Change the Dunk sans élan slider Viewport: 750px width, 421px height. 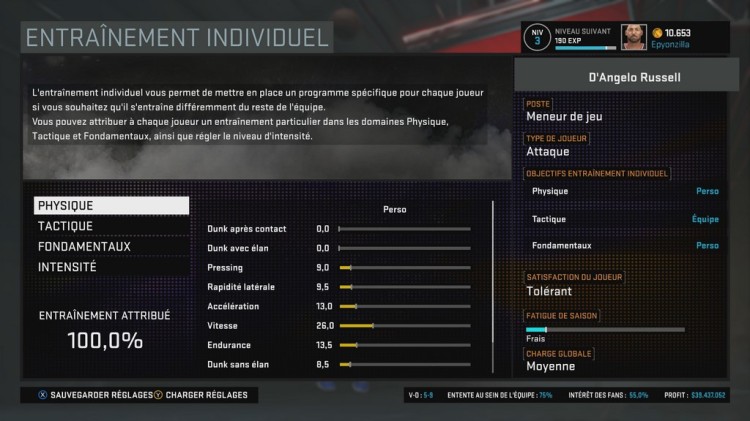tap(405, 365)
